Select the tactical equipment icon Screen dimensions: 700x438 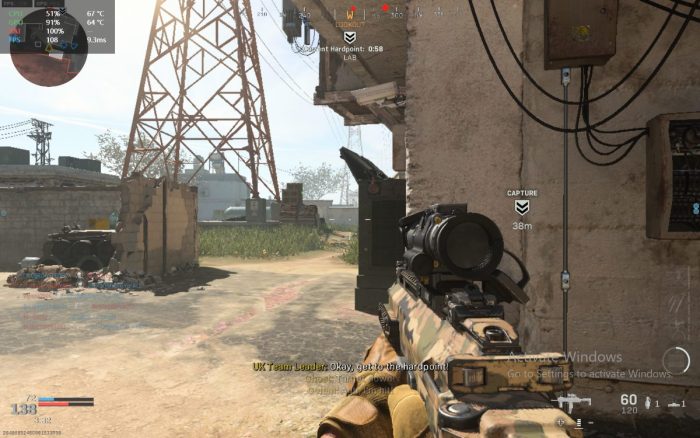click(676, 403)
